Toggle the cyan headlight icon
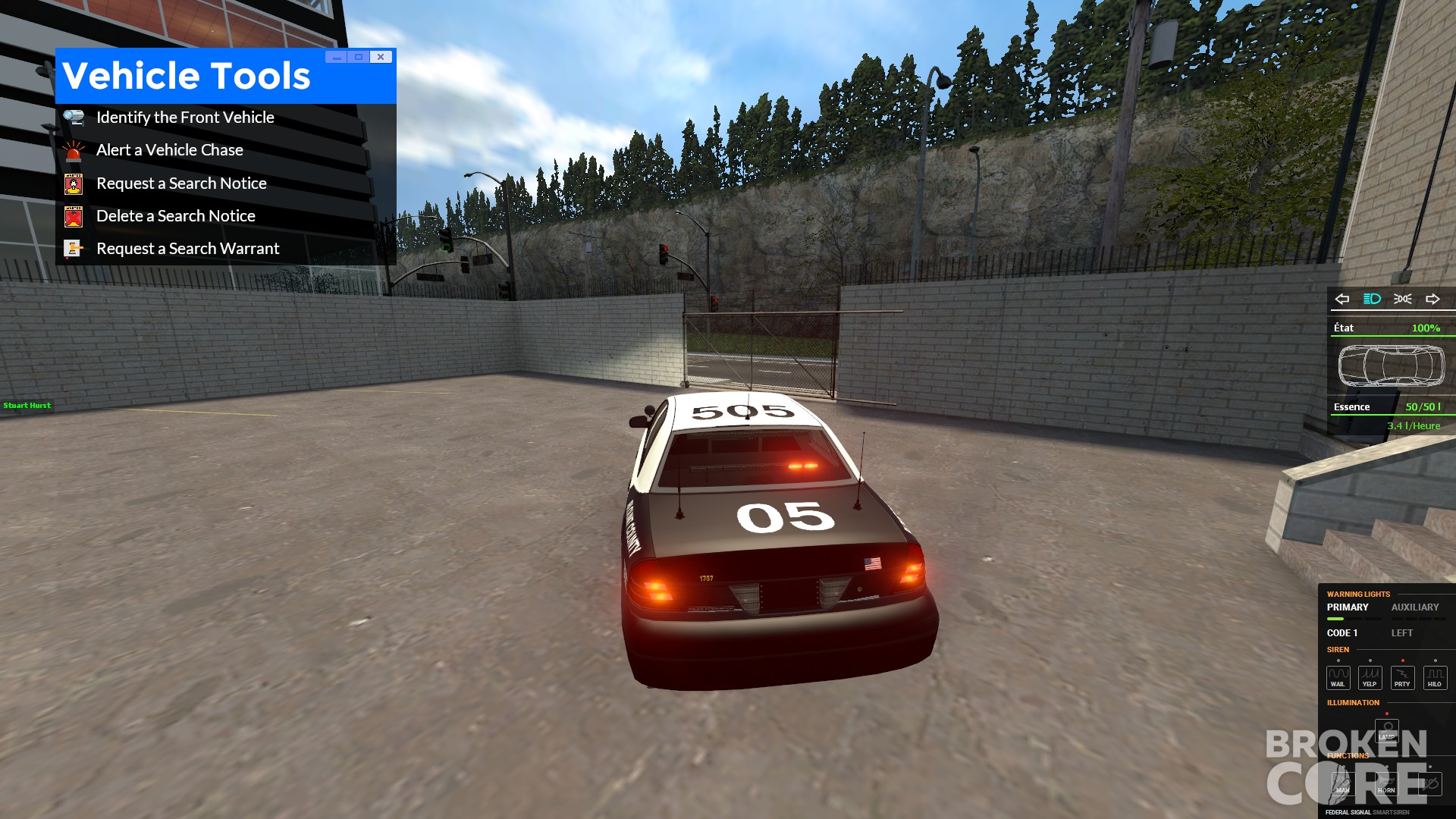This screenshot has height=819, width=1456. click(x=1372, y=299)
